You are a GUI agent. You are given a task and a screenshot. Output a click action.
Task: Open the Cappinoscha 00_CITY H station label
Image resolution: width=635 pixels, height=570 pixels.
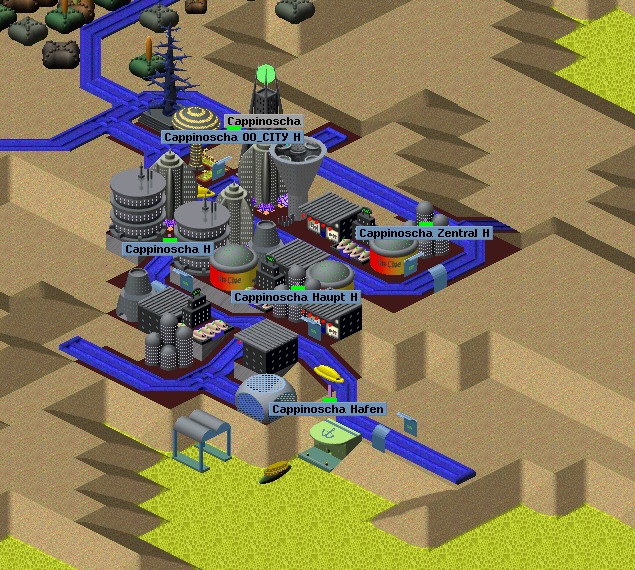tap(232, 136)
